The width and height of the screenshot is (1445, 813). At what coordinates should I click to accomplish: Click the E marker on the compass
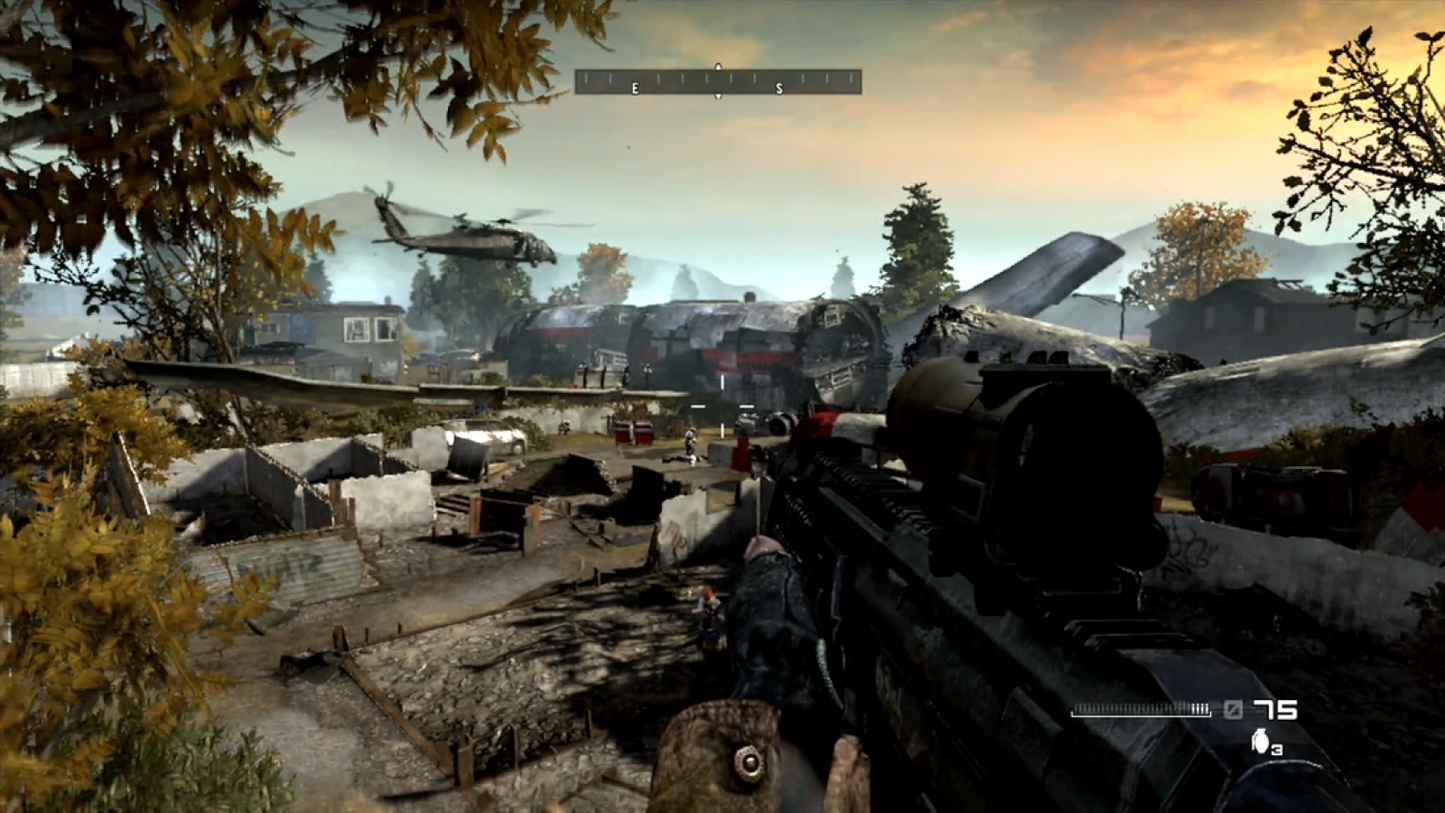coord(635,88)
